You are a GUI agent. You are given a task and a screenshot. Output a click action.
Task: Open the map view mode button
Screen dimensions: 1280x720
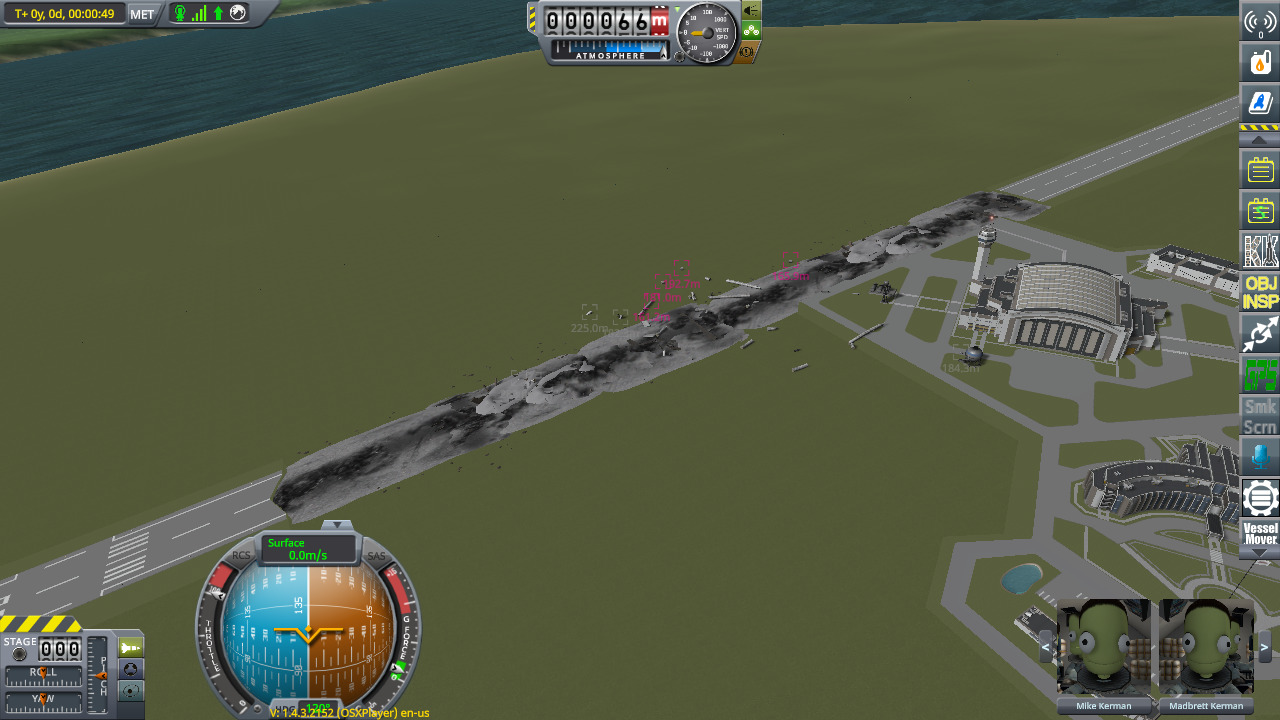click(x=131, y=691)
